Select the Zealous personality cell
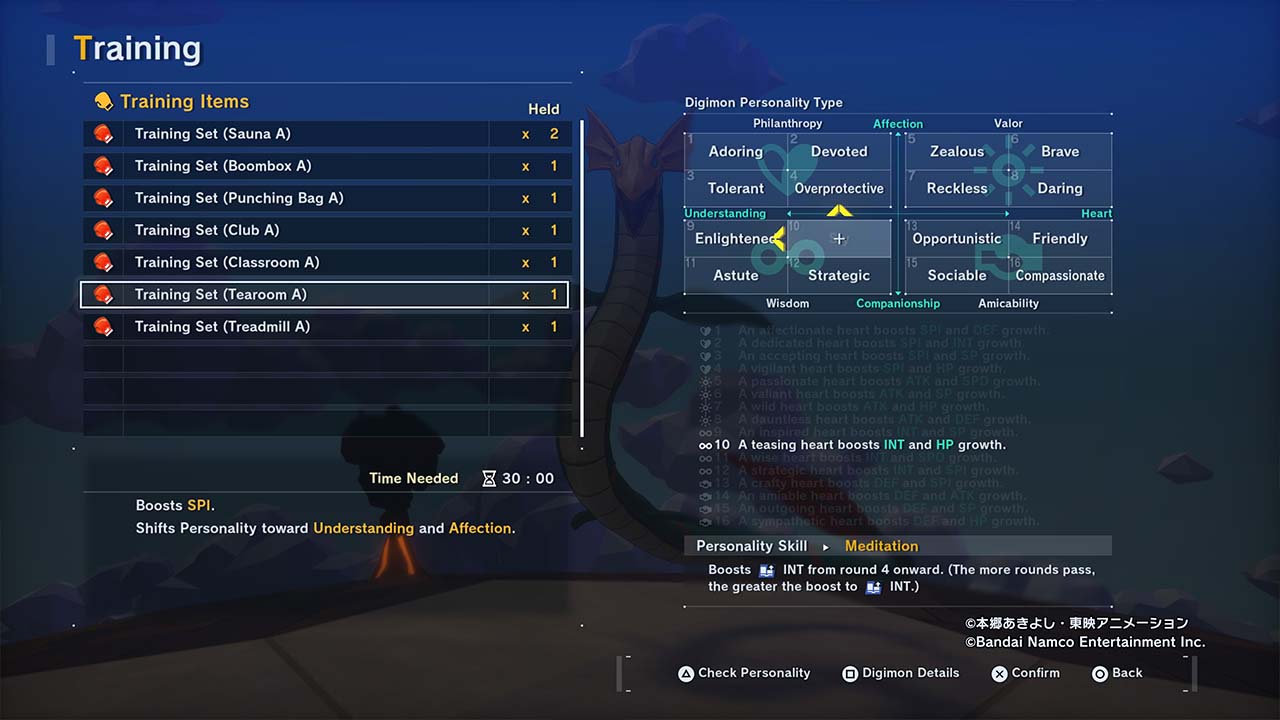 pyautogui.click(x=957, y=152)
